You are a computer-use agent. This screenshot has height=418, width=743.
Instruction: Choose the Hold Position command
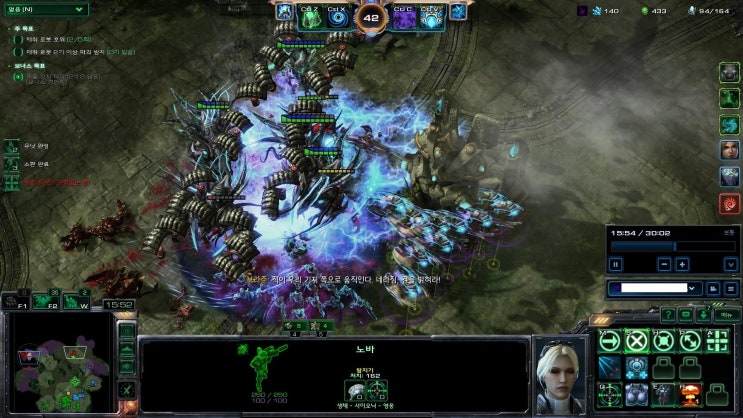tap(662, 340)
